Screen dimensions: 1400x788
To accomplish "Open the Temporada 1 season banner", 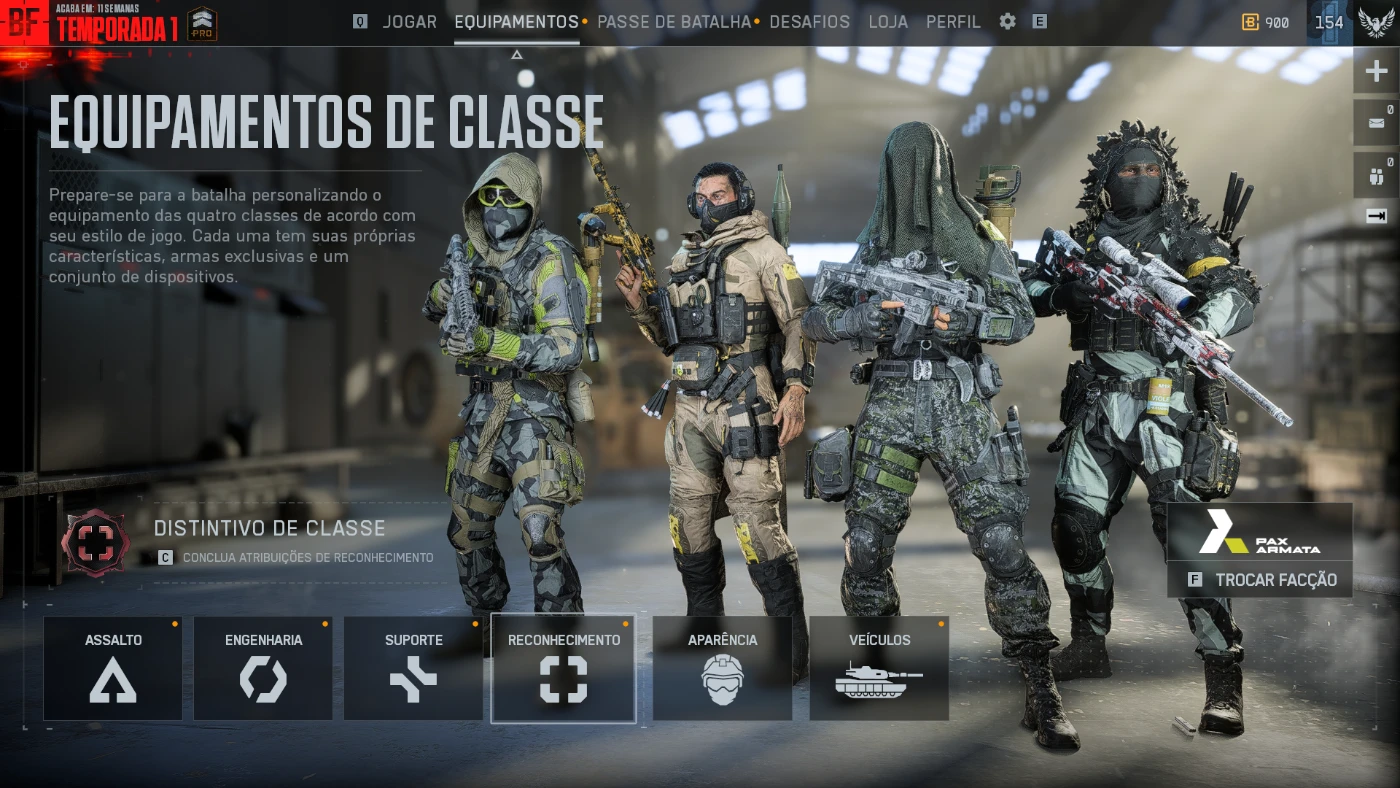I will click(117, 28).
